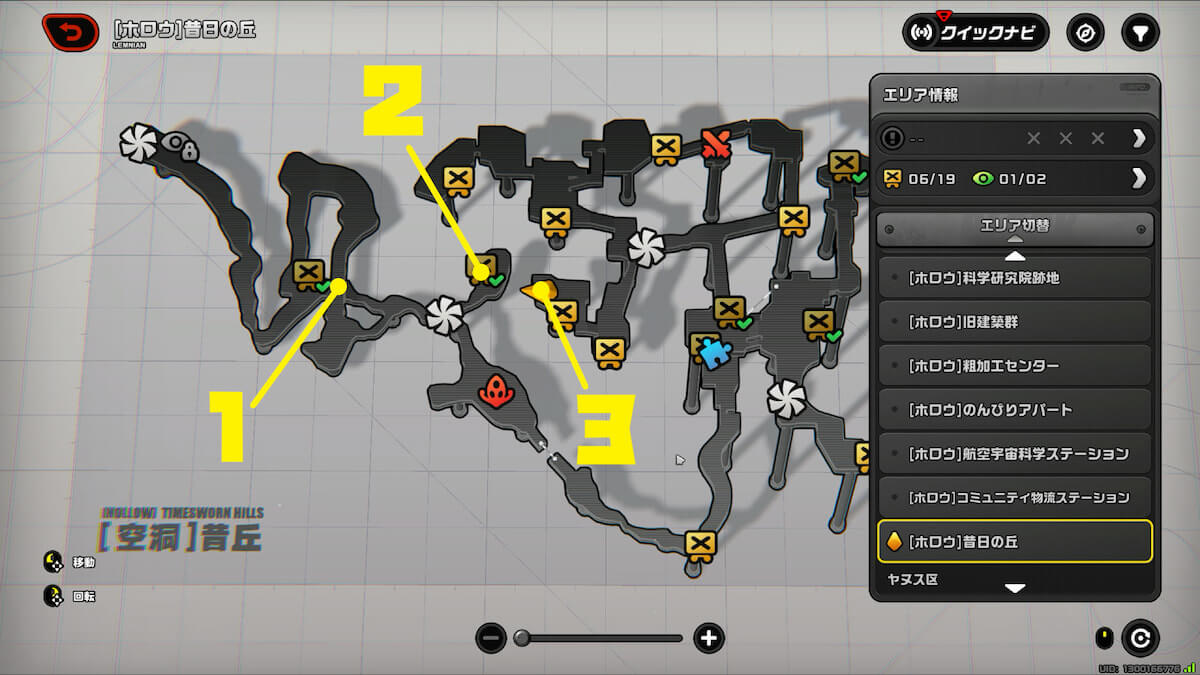The image size is (1200, 675).
Task: Choose [ホロウ]粗加工センター area
Action: [1014, 366]
